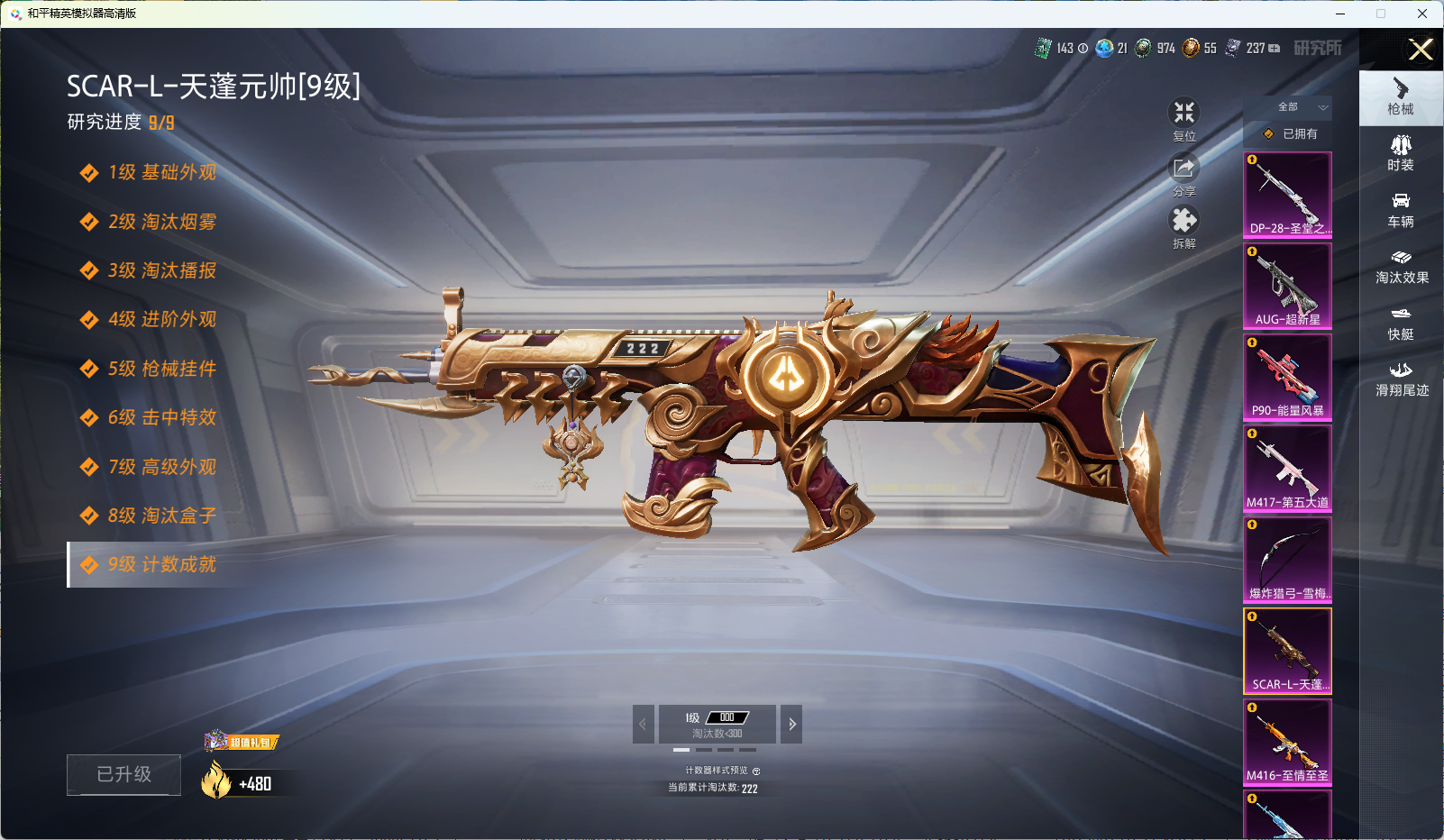
Task: Select the DP-28 skin thumbnail
Action: coord(1287,195)
